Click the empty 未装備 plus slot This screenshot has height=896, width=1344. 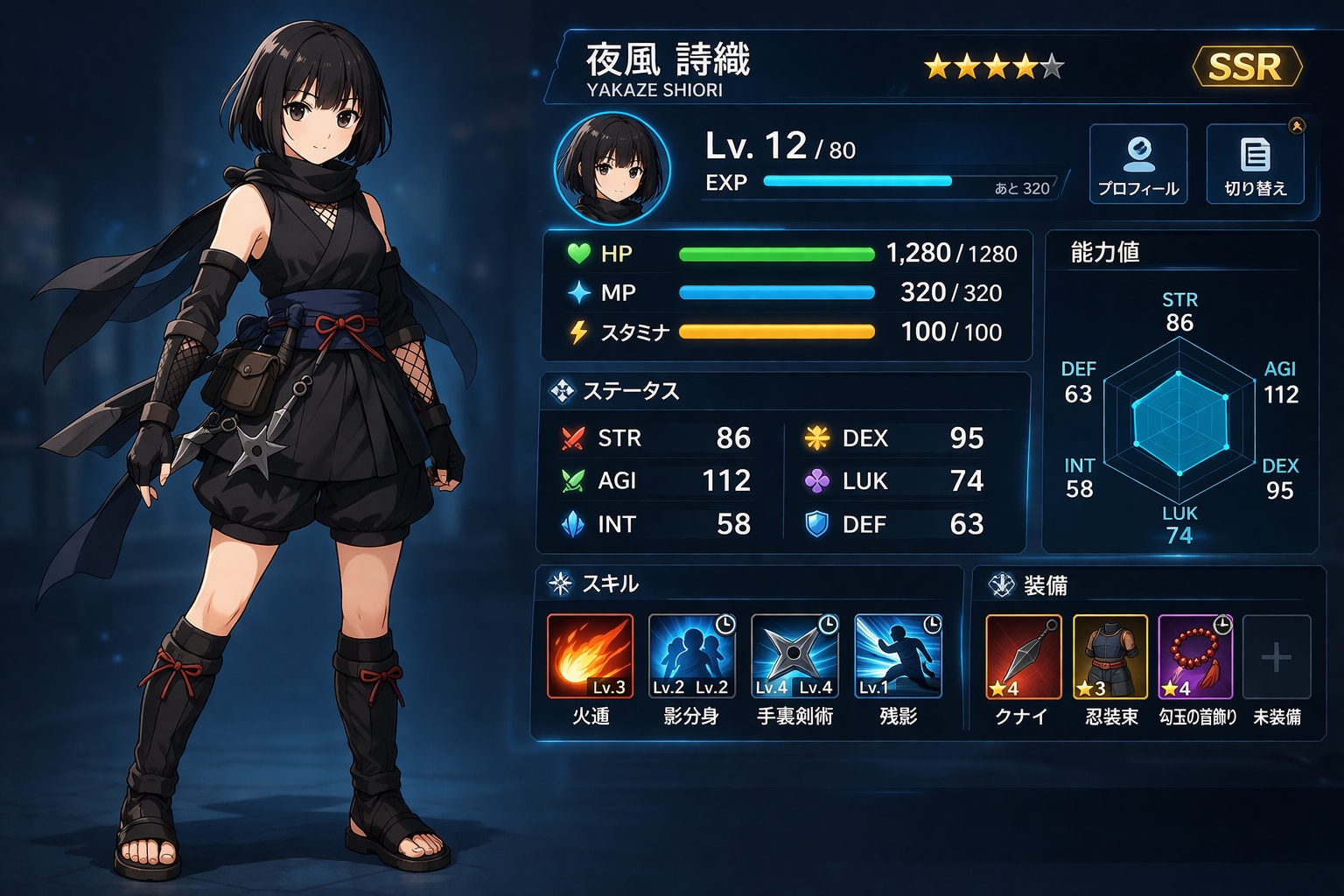pos(1277,656)
